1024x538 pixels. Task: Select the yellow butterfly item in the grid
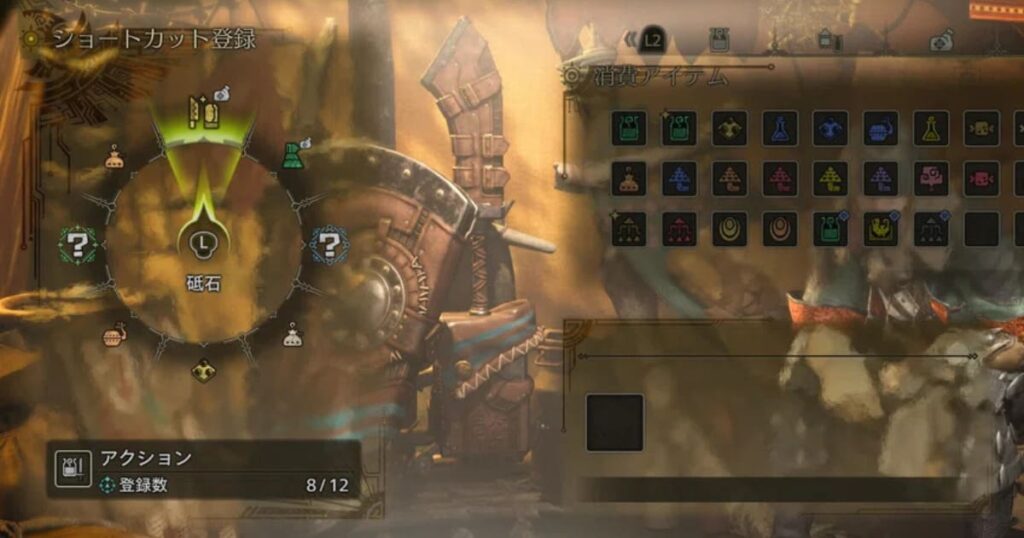coord(729,128)
